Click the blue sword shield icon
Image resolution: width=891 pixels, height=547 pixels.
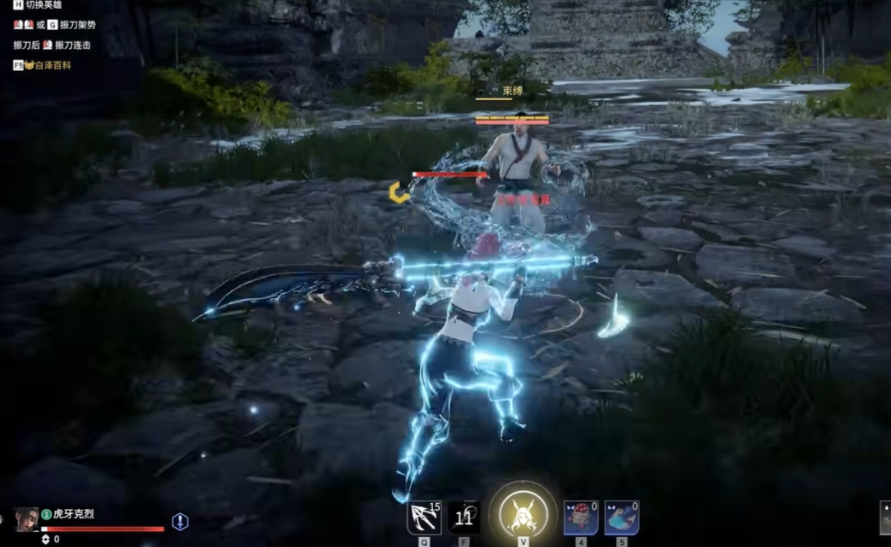click(x=180, y=521)
